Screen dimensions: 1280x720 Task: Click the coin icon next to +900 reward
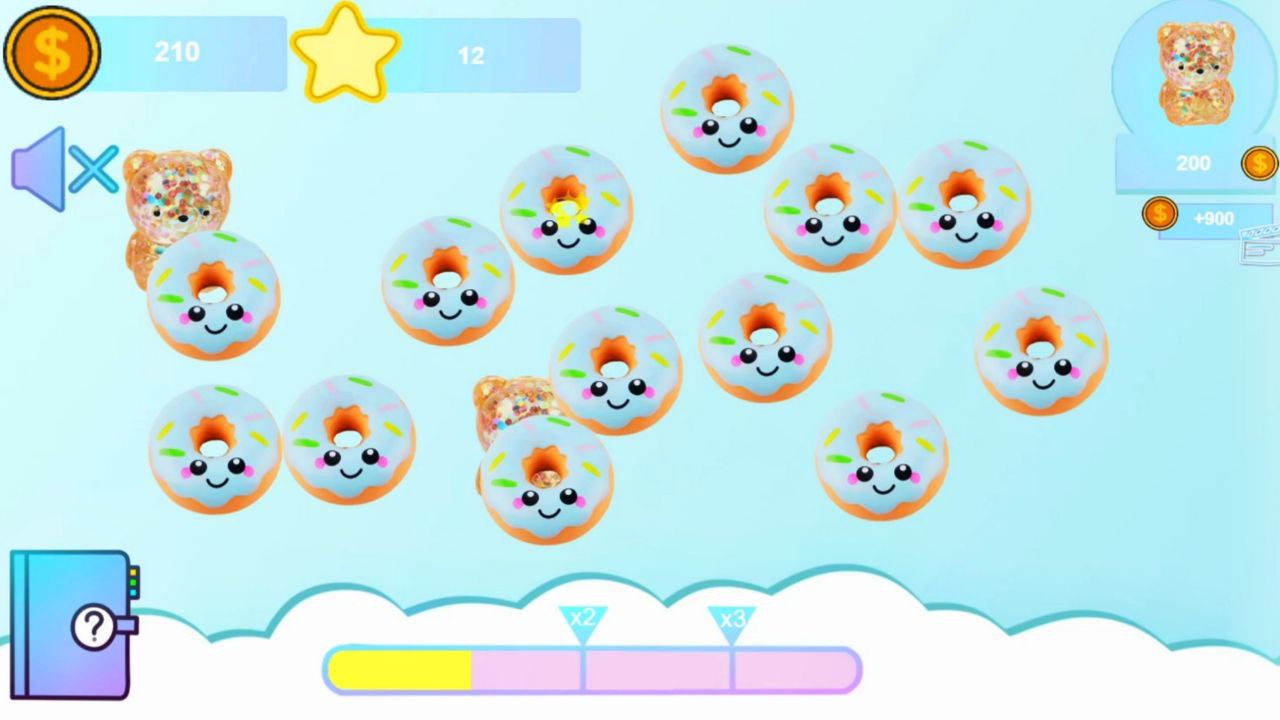[x=1160, y=213]
